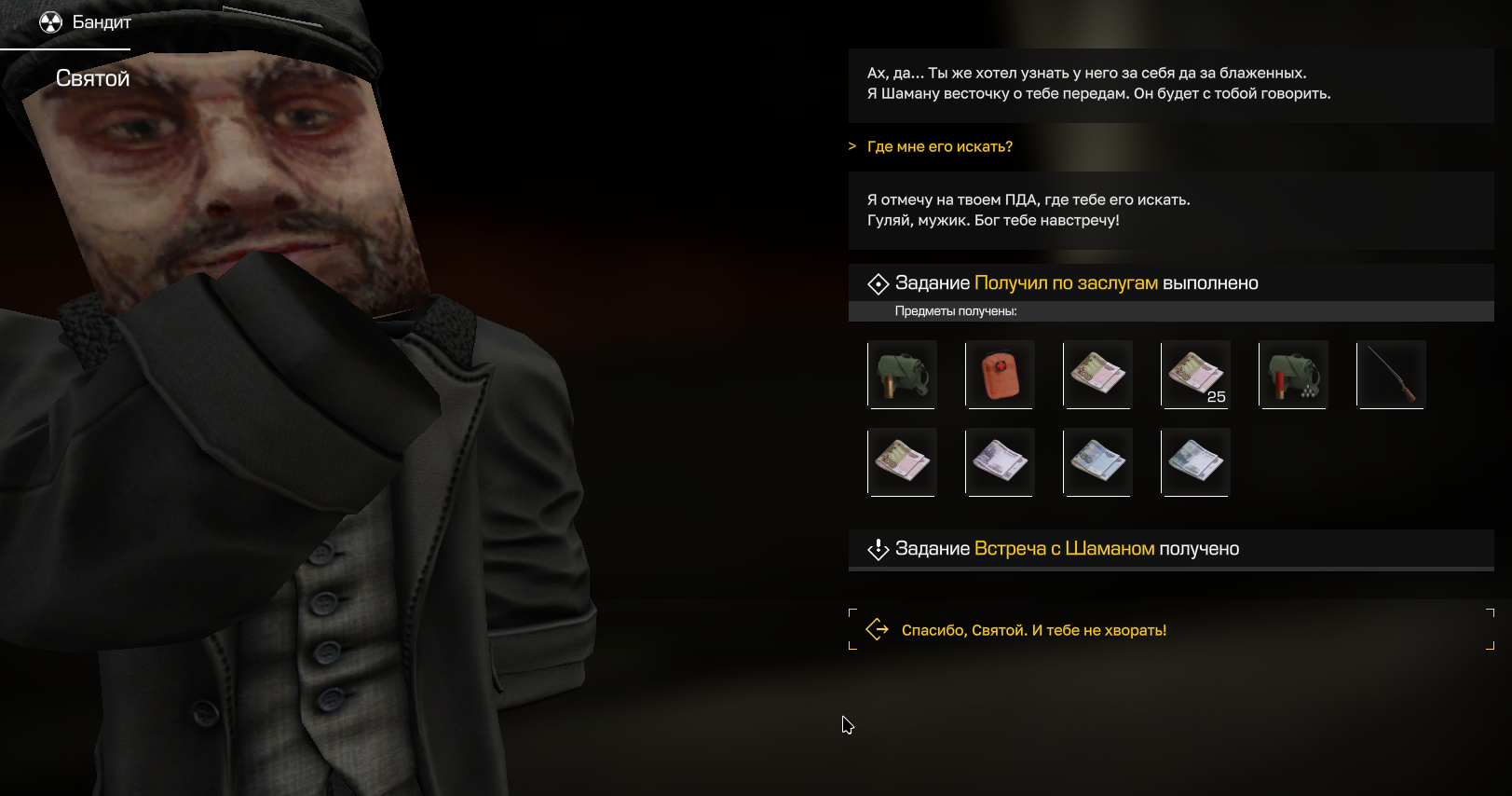Select the teal-green banknote stack

click(1195, 462)
